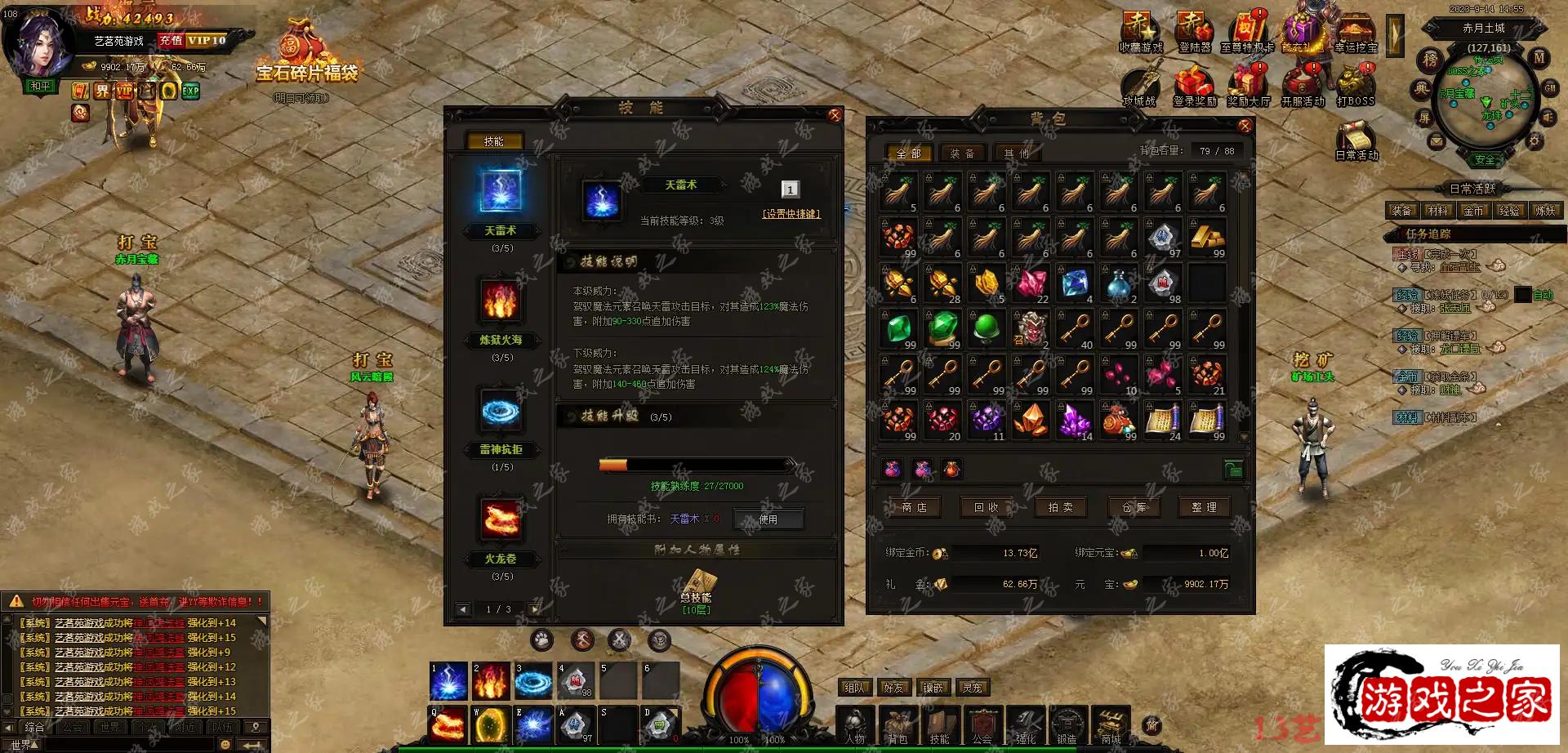Viewport: 1568px width, 753px height.
Task: Click the 回收 recycle button
Action: (x=986, y=507)
